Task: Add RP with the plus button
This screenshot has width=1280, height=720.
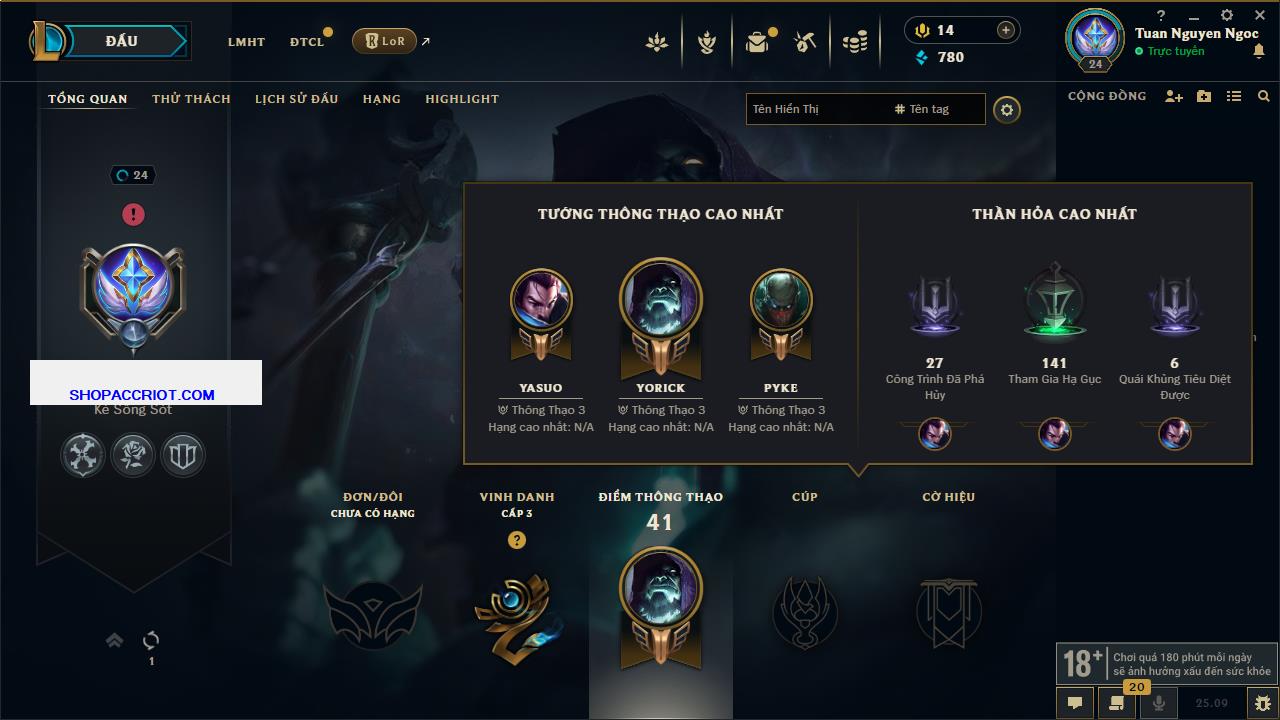Action: pos(1006,31)
